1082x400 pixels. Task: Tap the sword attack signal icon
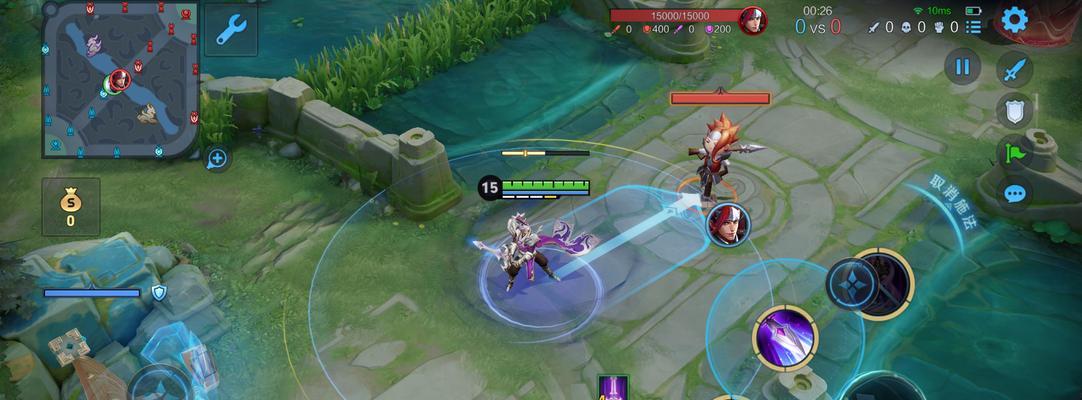[x=1014, y=69]
